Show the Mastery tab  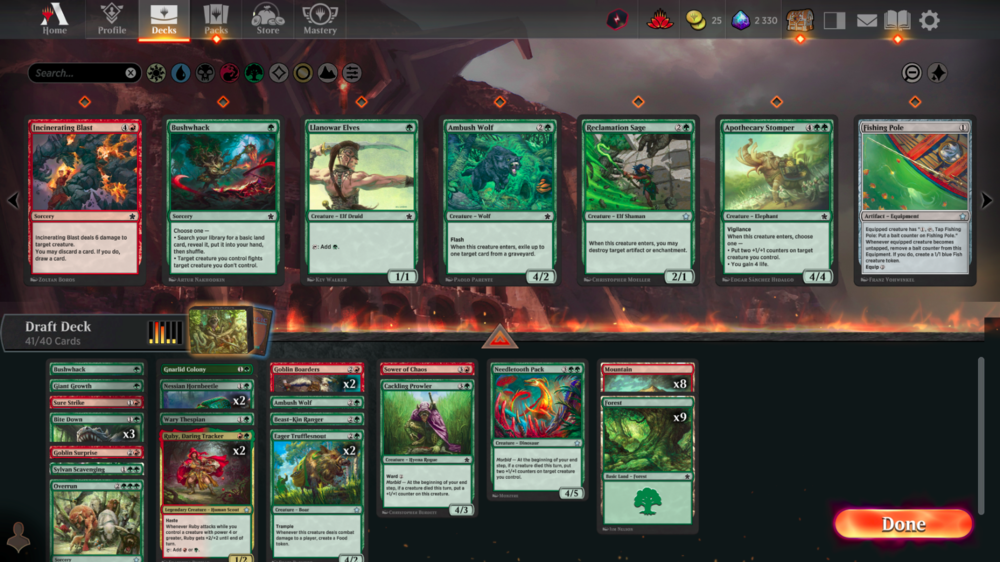(320, 19)
